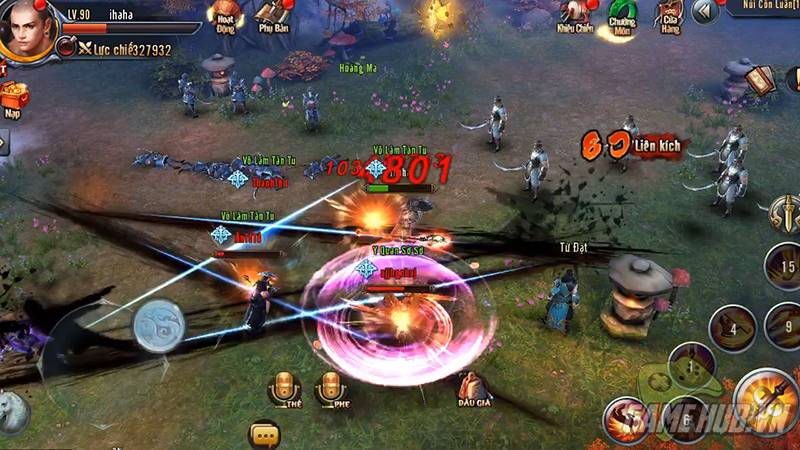Toggle the Phe faction voice microphone
Screen dimensions: 800x450
pos(330,390)
